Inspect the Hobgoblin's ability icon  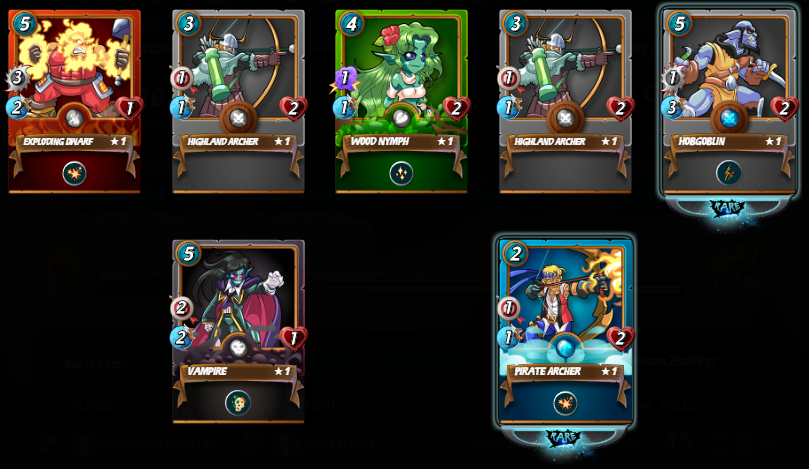(728, 173)
